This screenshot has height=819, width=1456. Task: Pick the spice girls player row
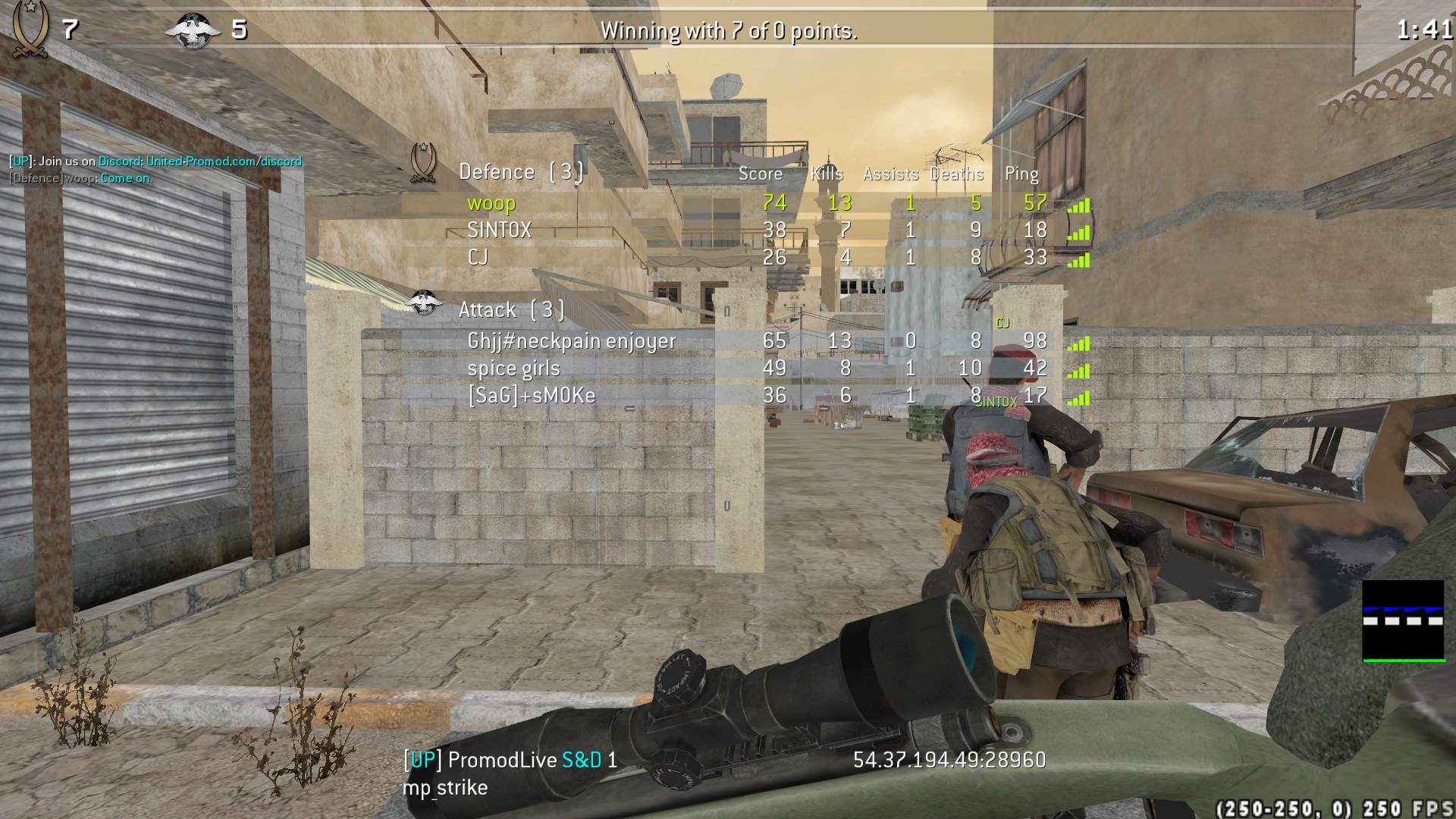point(513,369)
